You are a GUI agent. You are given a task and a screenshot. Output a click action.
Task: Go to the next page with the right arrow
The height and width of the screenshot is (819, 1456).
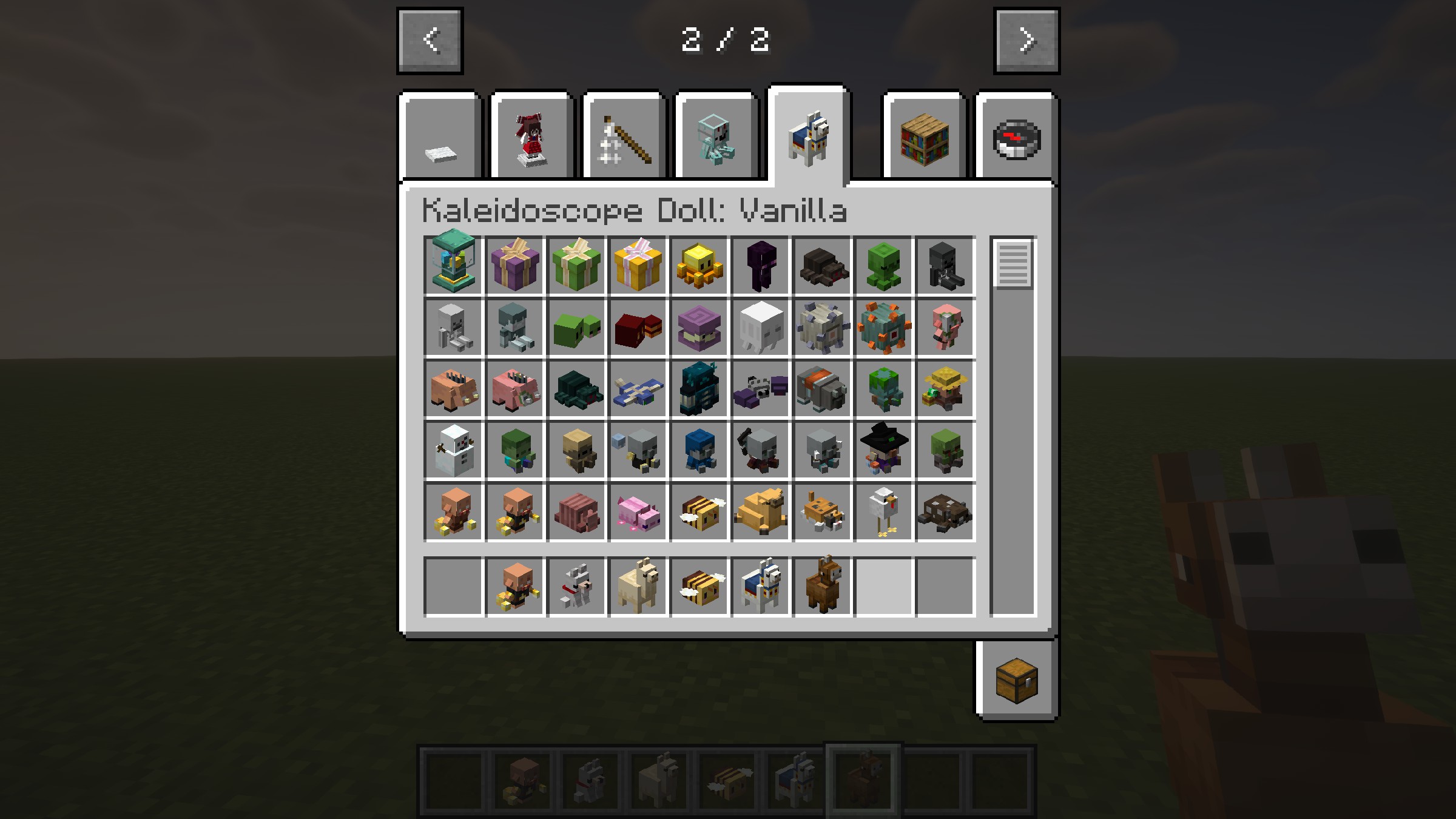1026,41
